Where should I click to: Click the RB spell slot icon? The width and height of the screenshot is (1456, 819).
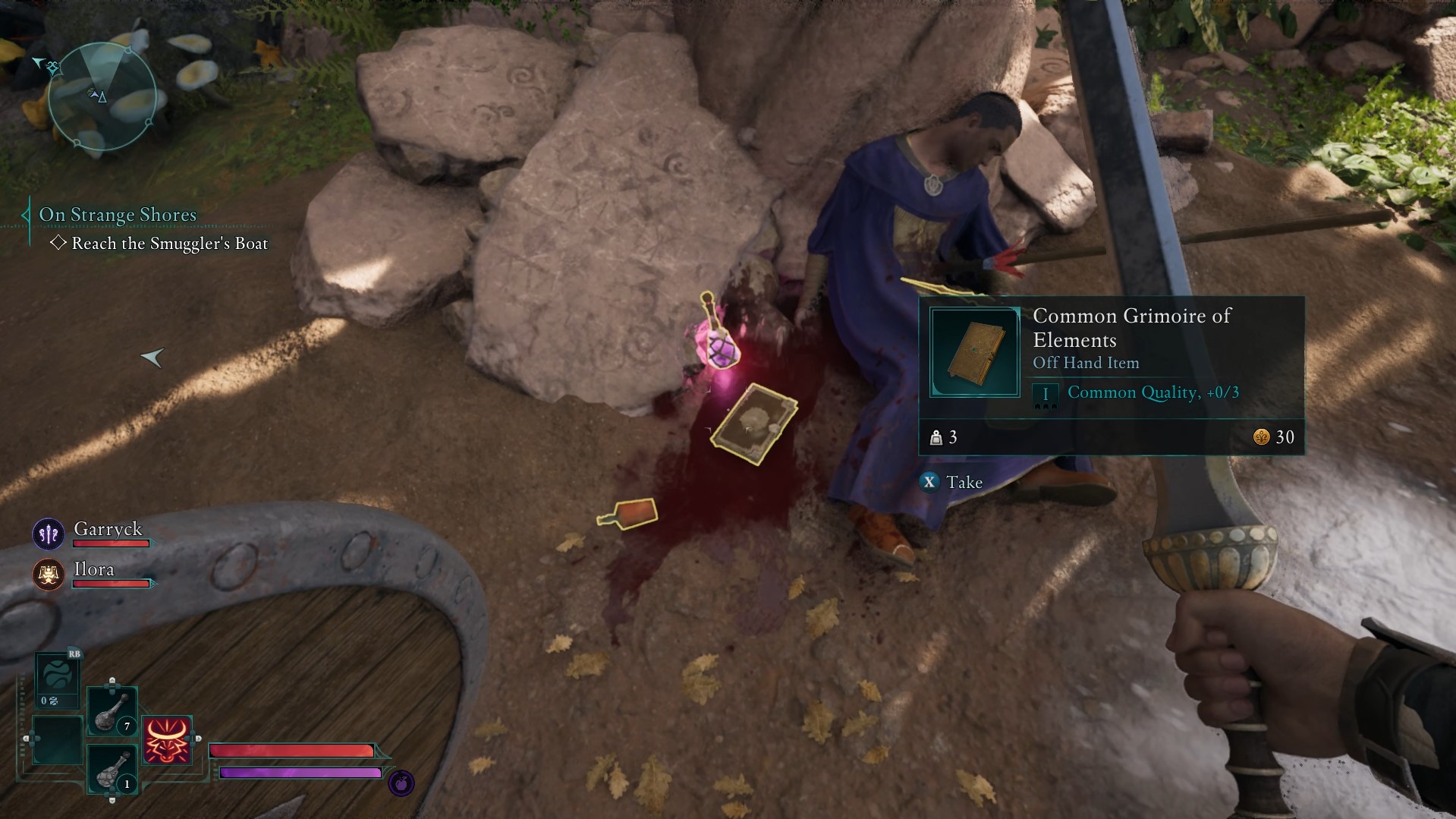pos(57,676)
